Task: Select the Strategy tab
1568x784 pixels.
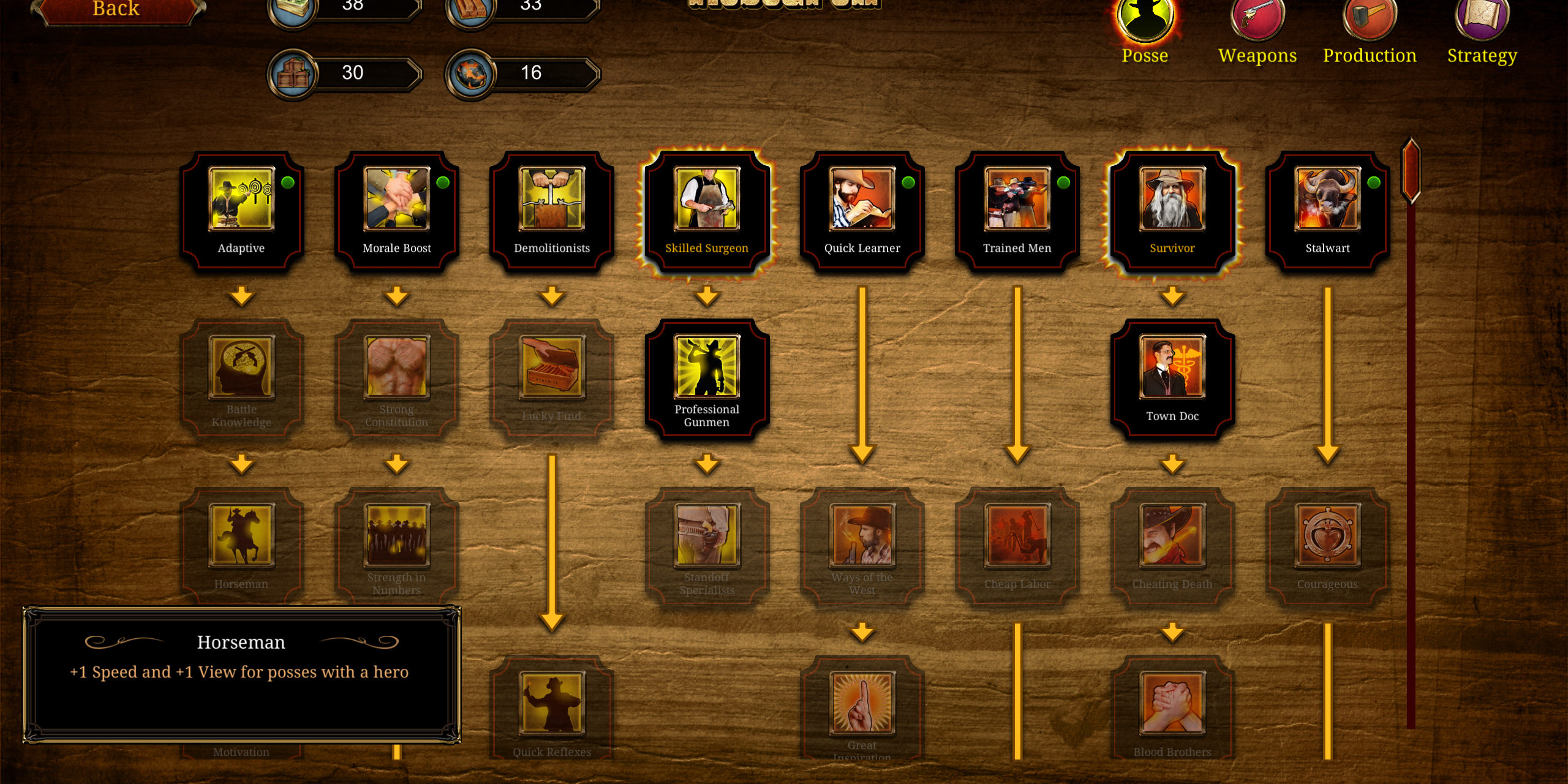Action: (1482, 31)
